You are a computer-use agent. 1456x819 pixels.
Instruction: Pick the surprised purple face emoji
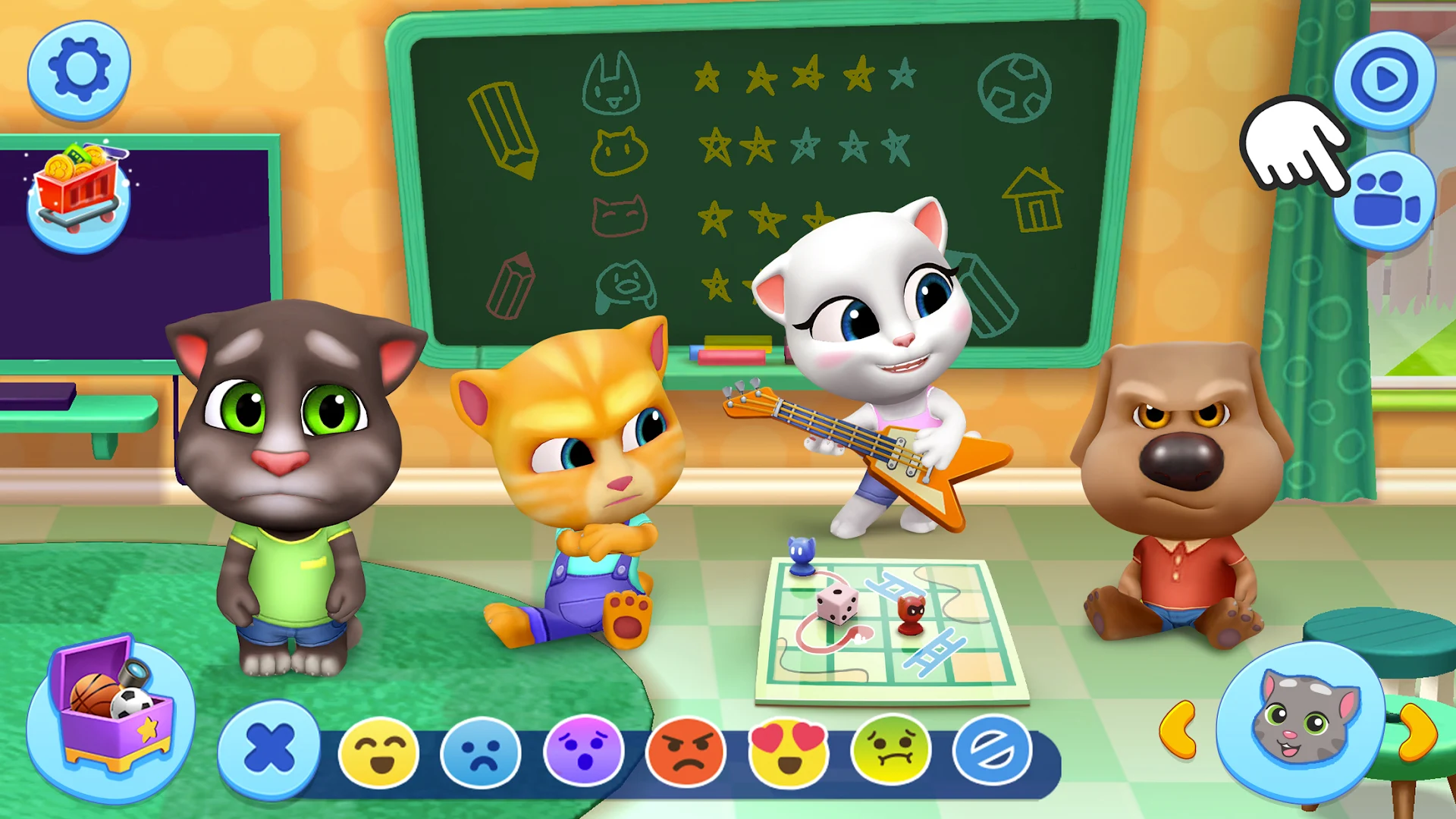click(x=583, y=751)
